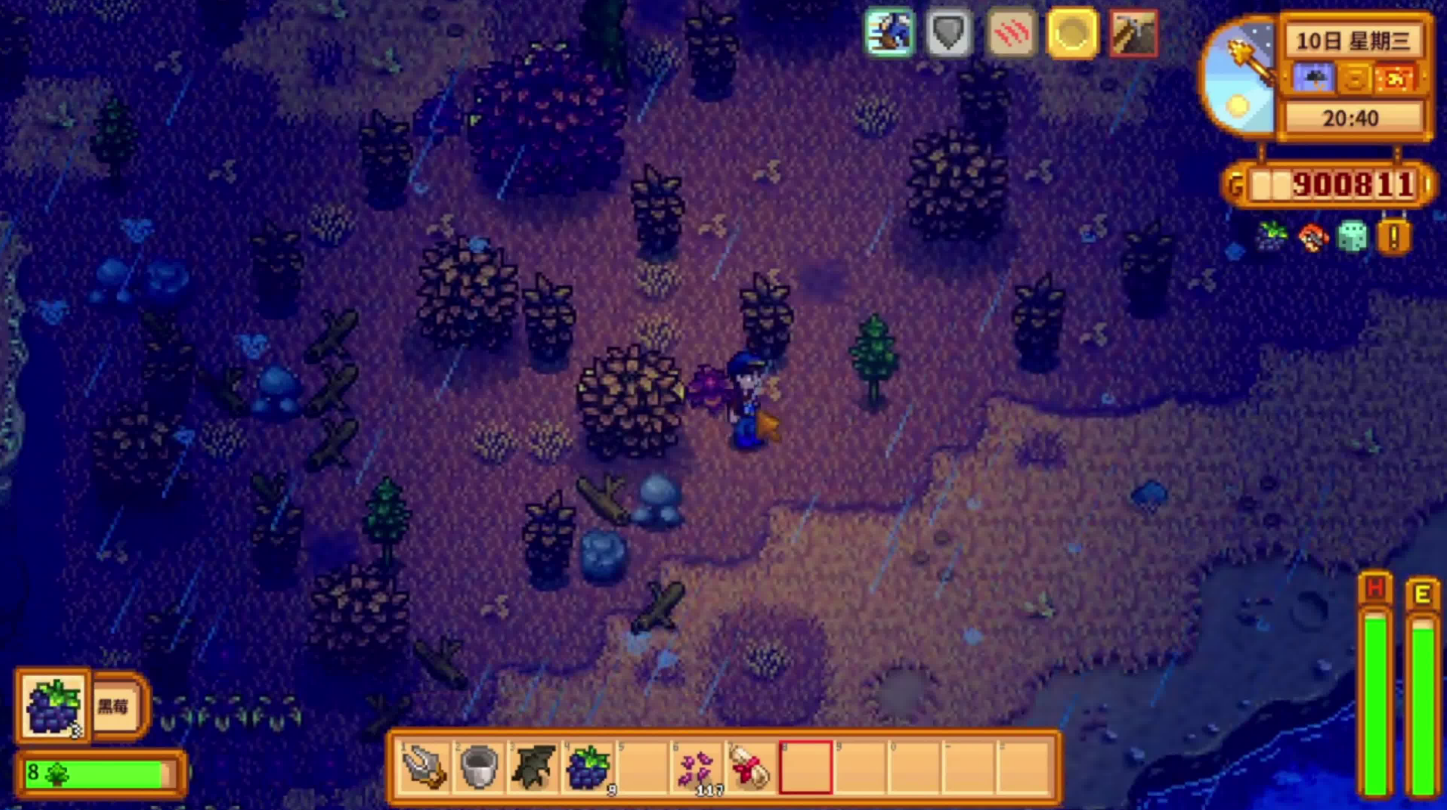The width and height of the screenshot is (1447, 810).
Task: Click the rainy weather icon in the clock
Action: (x=1314, y=79)
